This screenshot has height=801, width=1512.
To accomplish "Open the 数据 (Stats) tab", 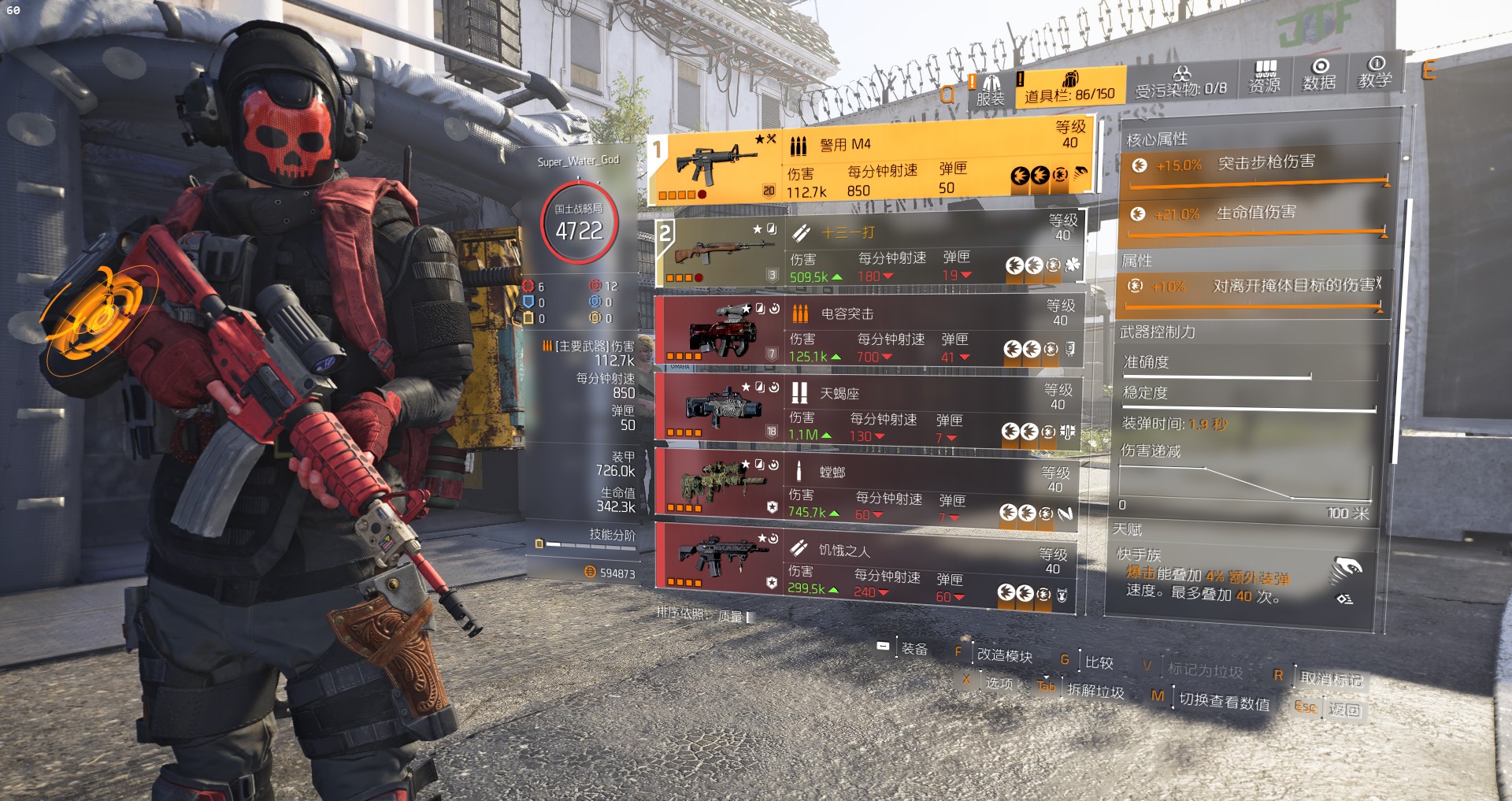I will tap(1319, 76).
